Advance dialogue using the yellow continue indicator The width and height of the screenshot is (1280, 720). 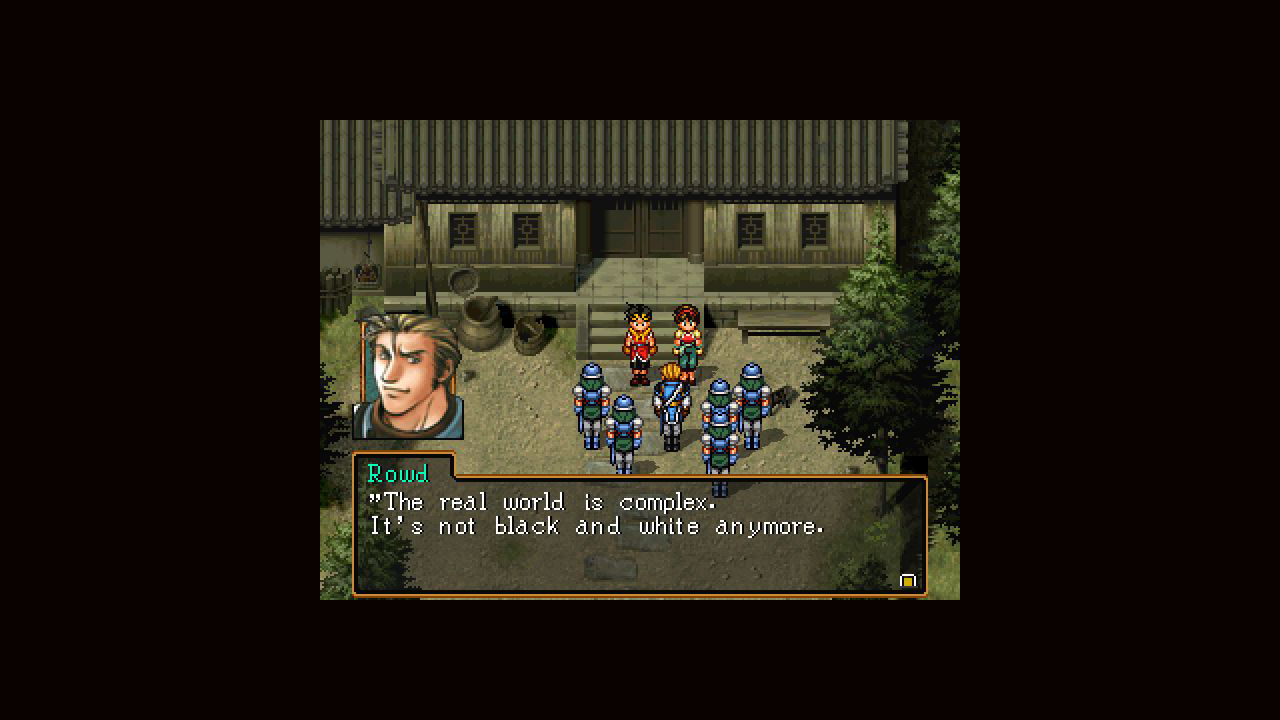tap(908, 580)
